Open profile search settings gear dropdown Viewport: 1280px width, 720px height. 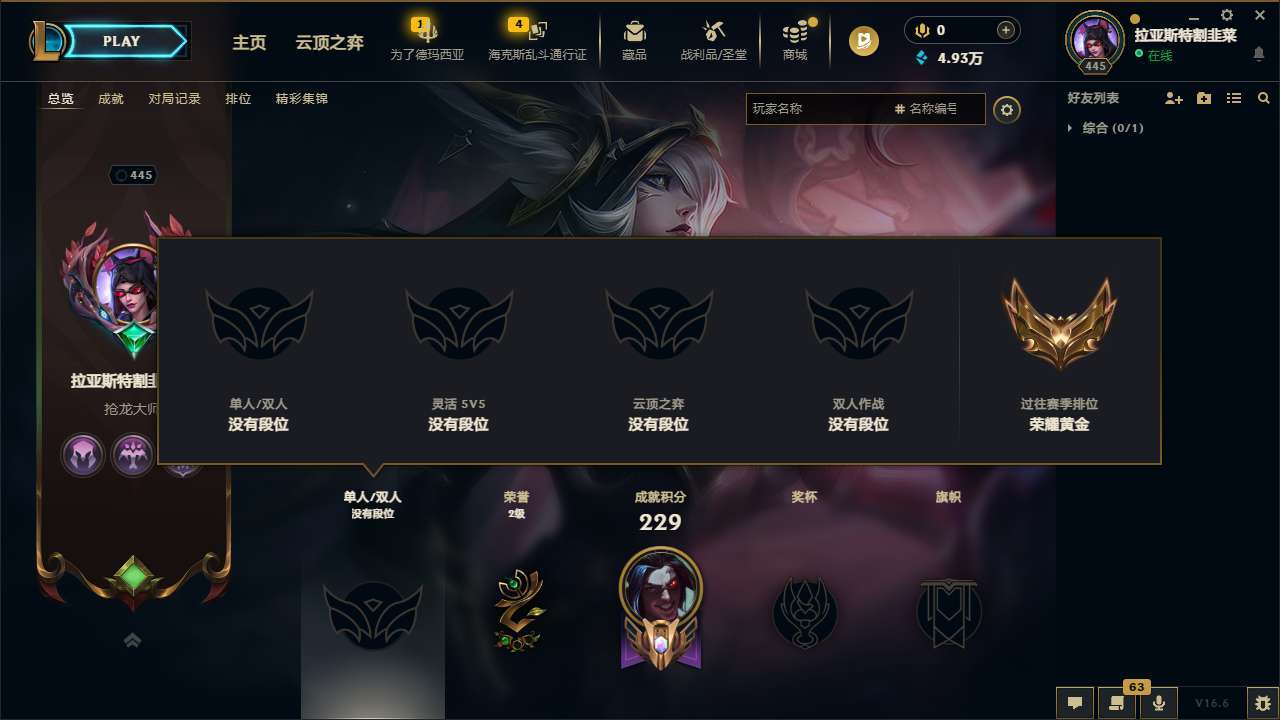tap(1007, 109)
